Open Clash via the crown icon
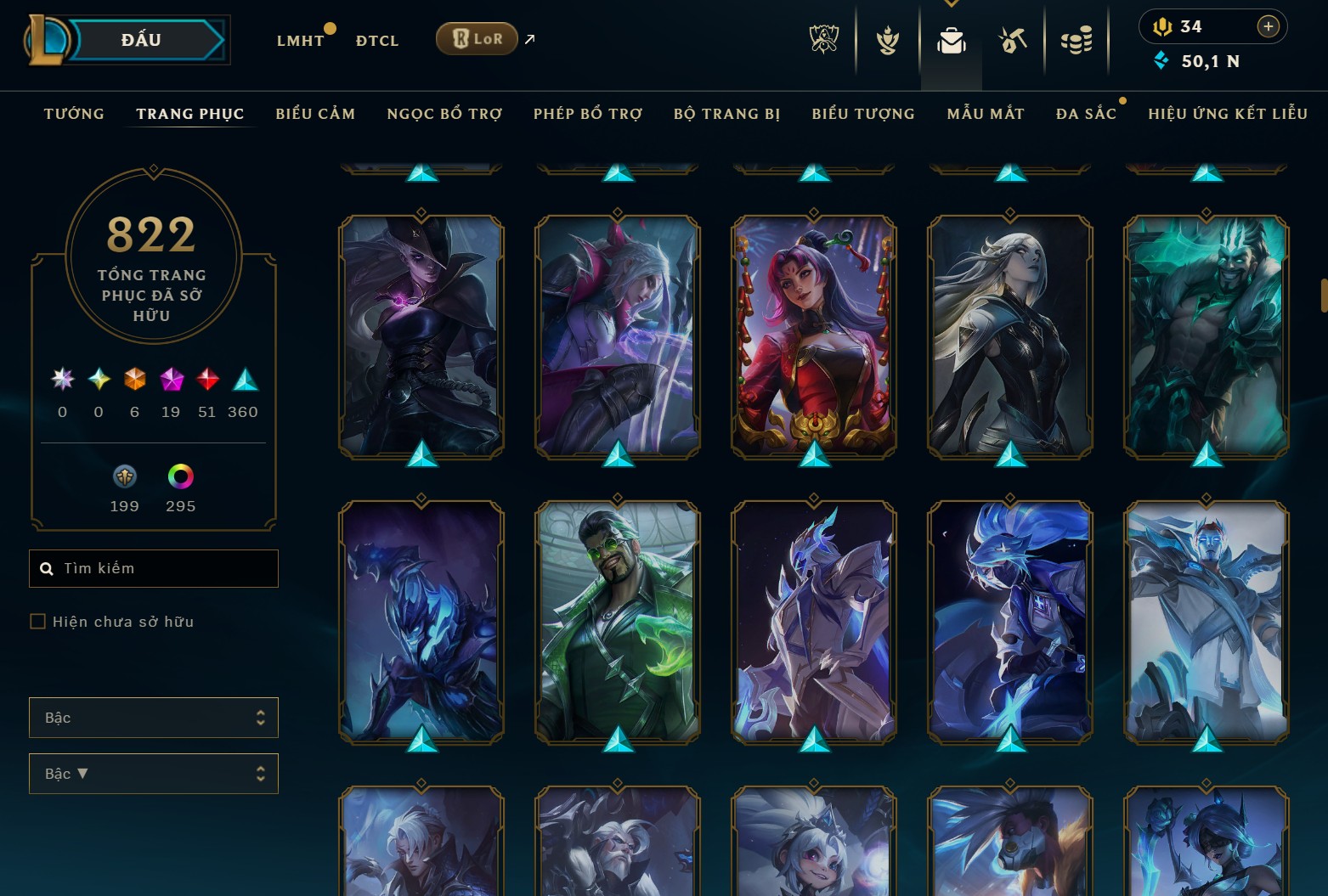The image size is (1328, 896). coord(886,39)
